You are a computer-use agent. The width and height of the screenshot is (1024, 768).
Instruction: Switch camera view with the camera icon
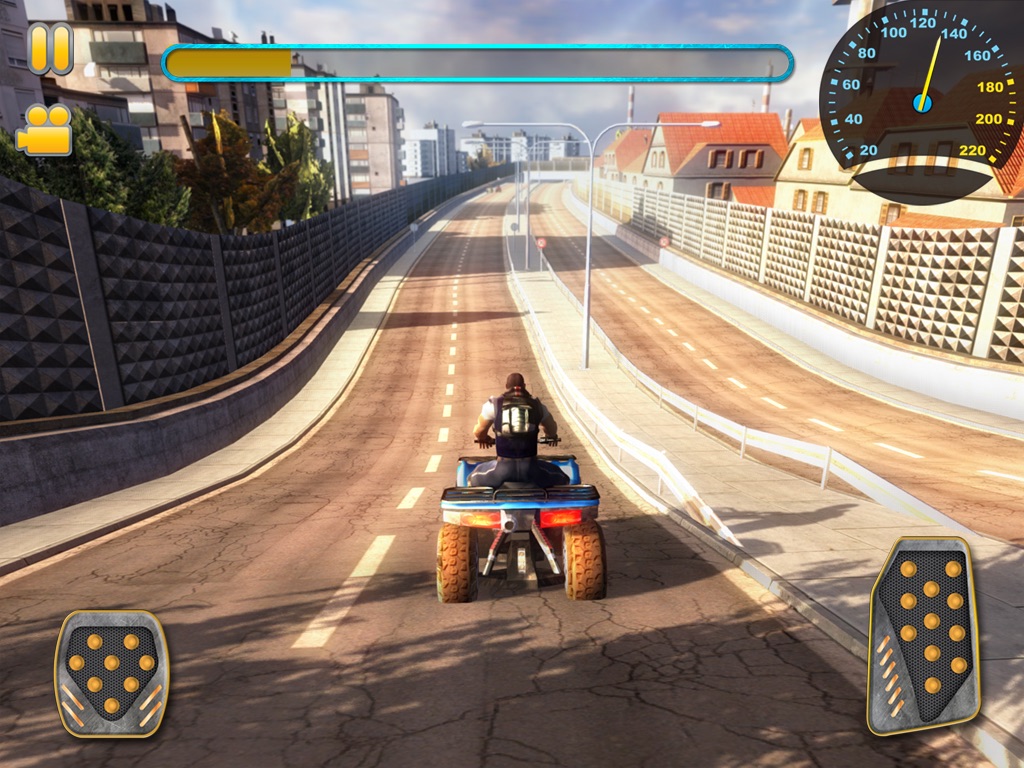[x=45, y=130]
